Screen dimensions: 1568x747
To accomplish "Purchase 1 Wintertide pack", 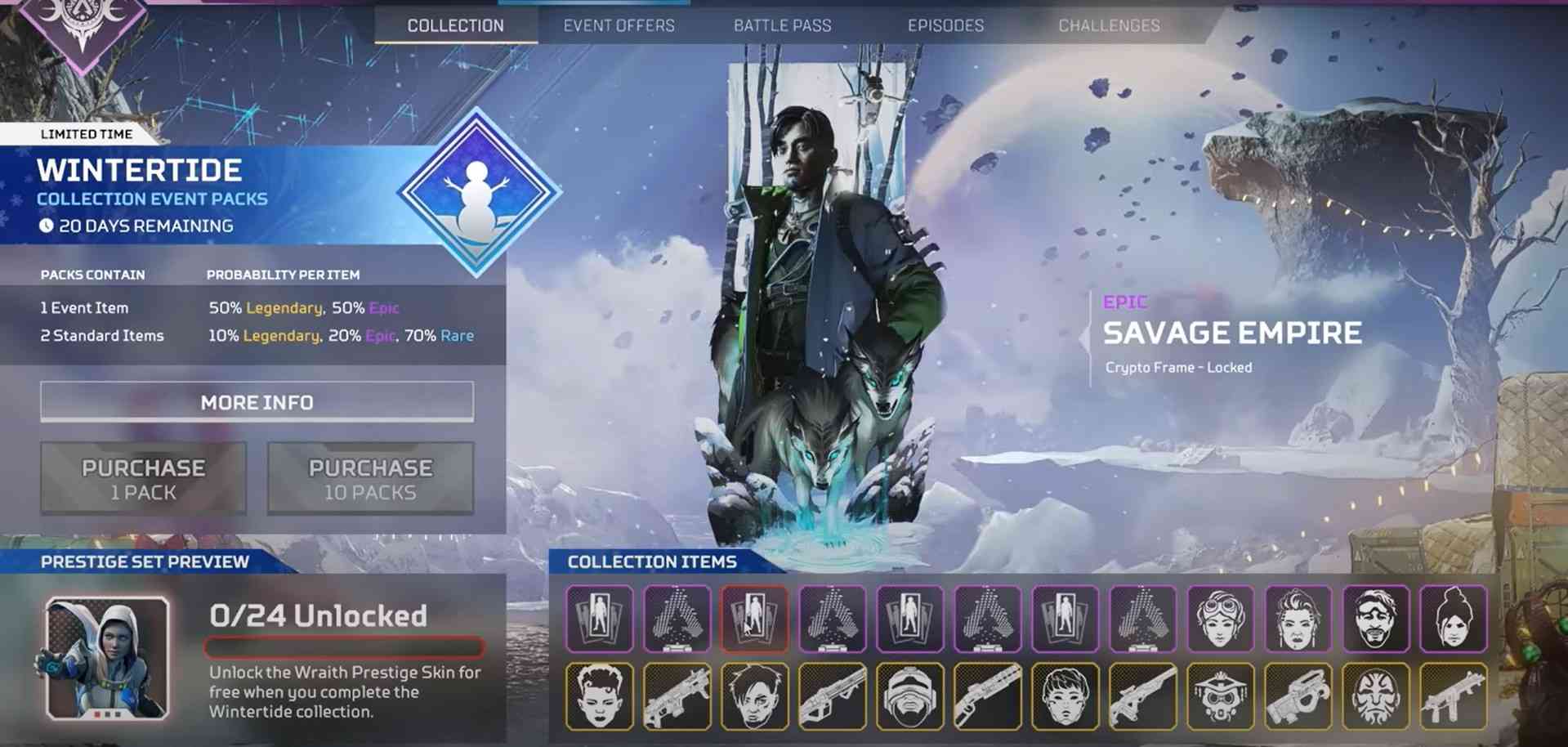I will coord(143,479).
